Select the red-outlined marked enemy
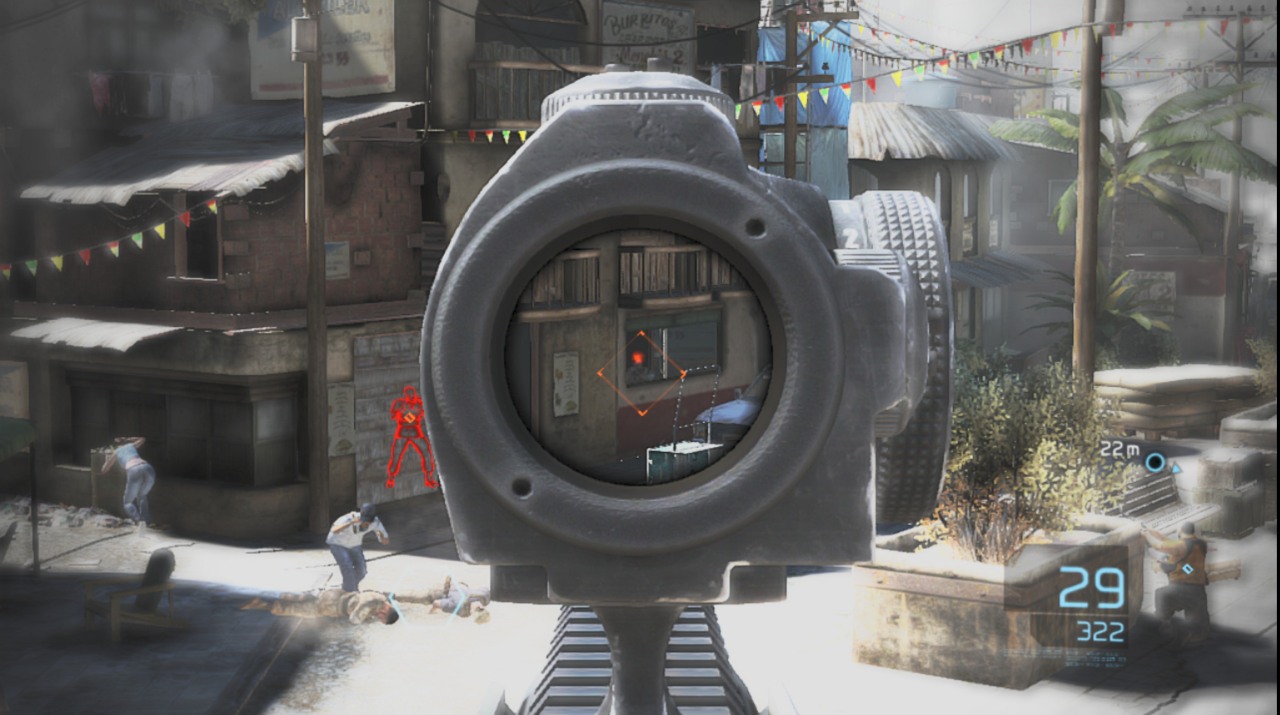Viewport: 1280px width, 715px height. coord(410,437)
